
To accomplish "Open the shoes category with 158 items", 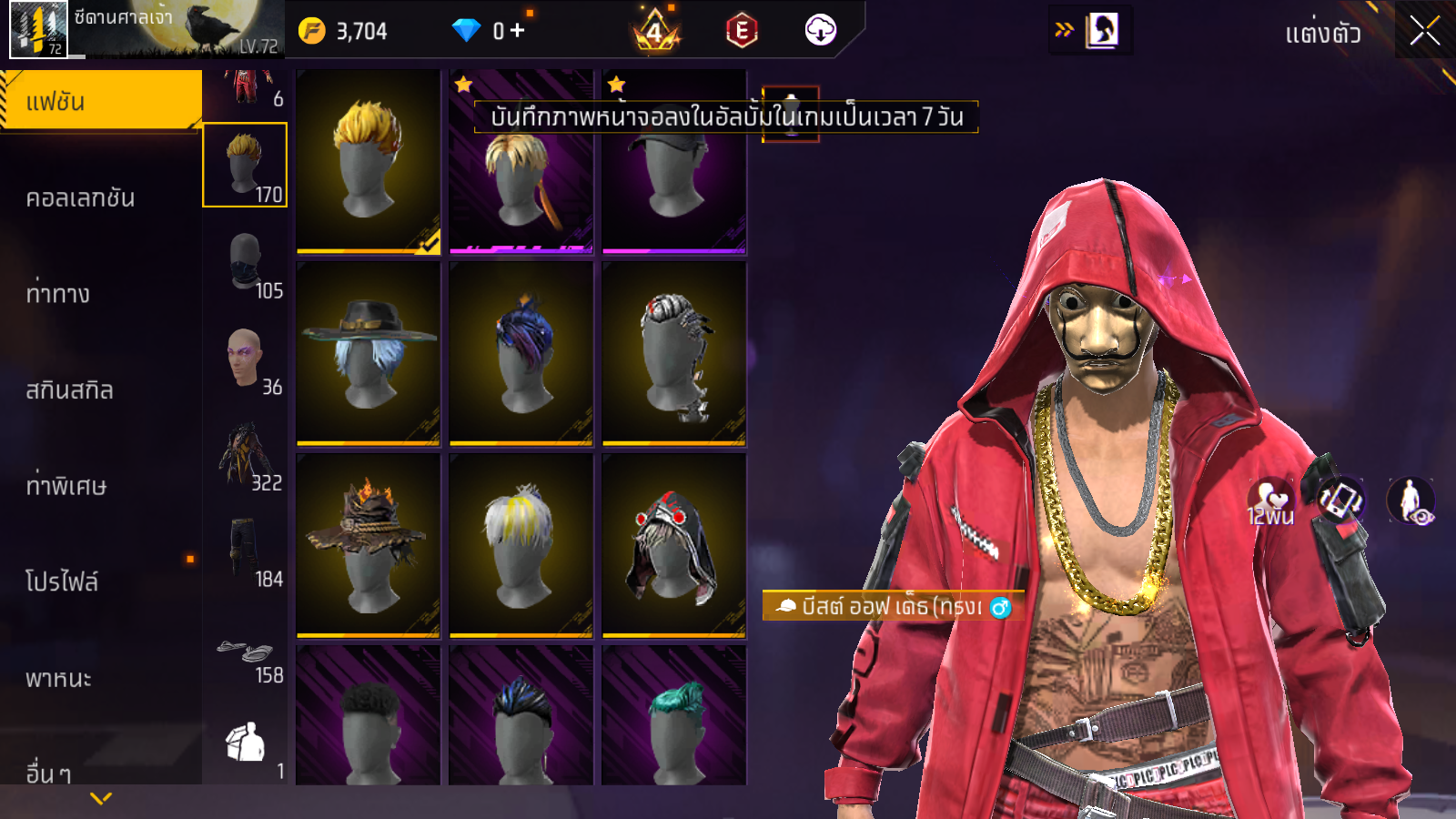I will pyautogui.click(x=245, y=655).
